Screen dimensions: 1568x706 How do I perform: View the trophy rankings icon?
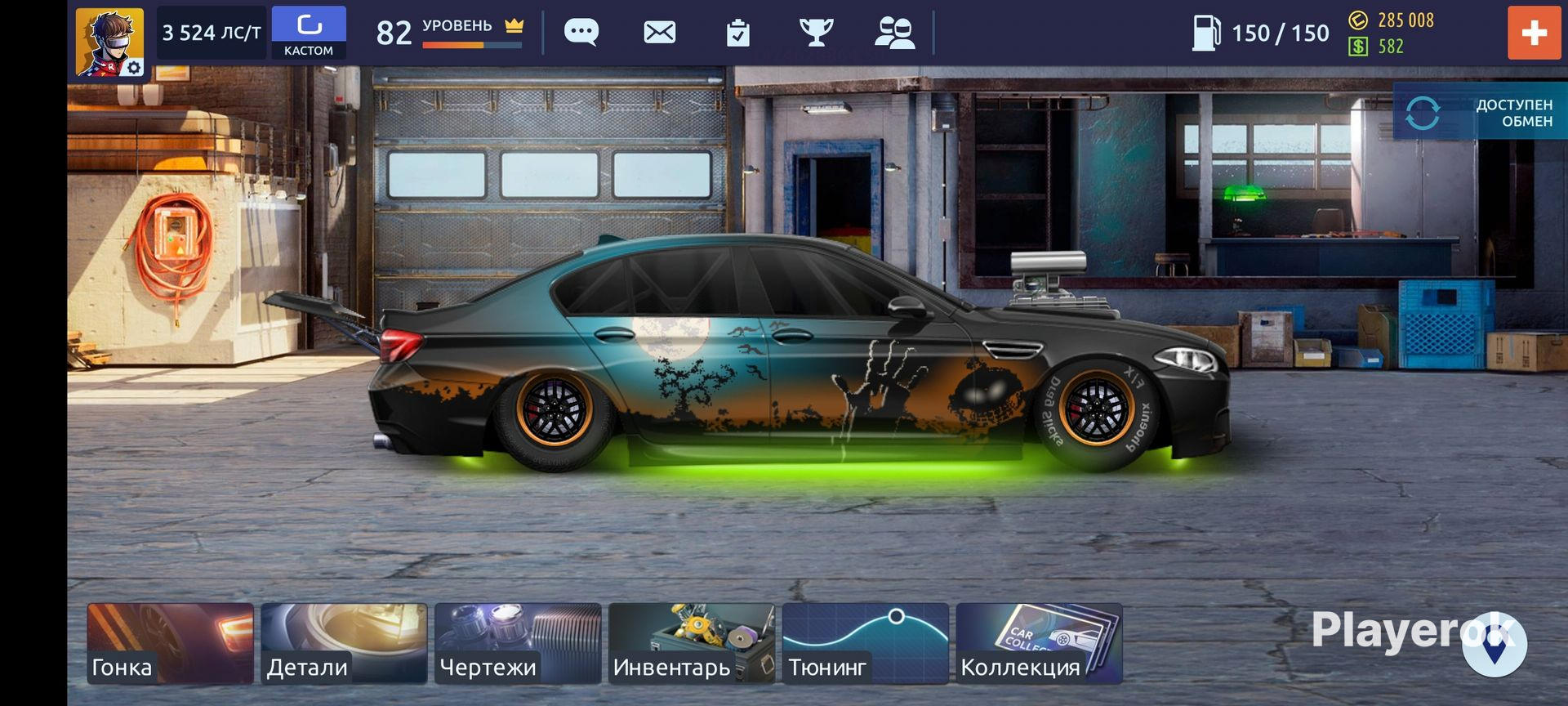click(816, 33)
